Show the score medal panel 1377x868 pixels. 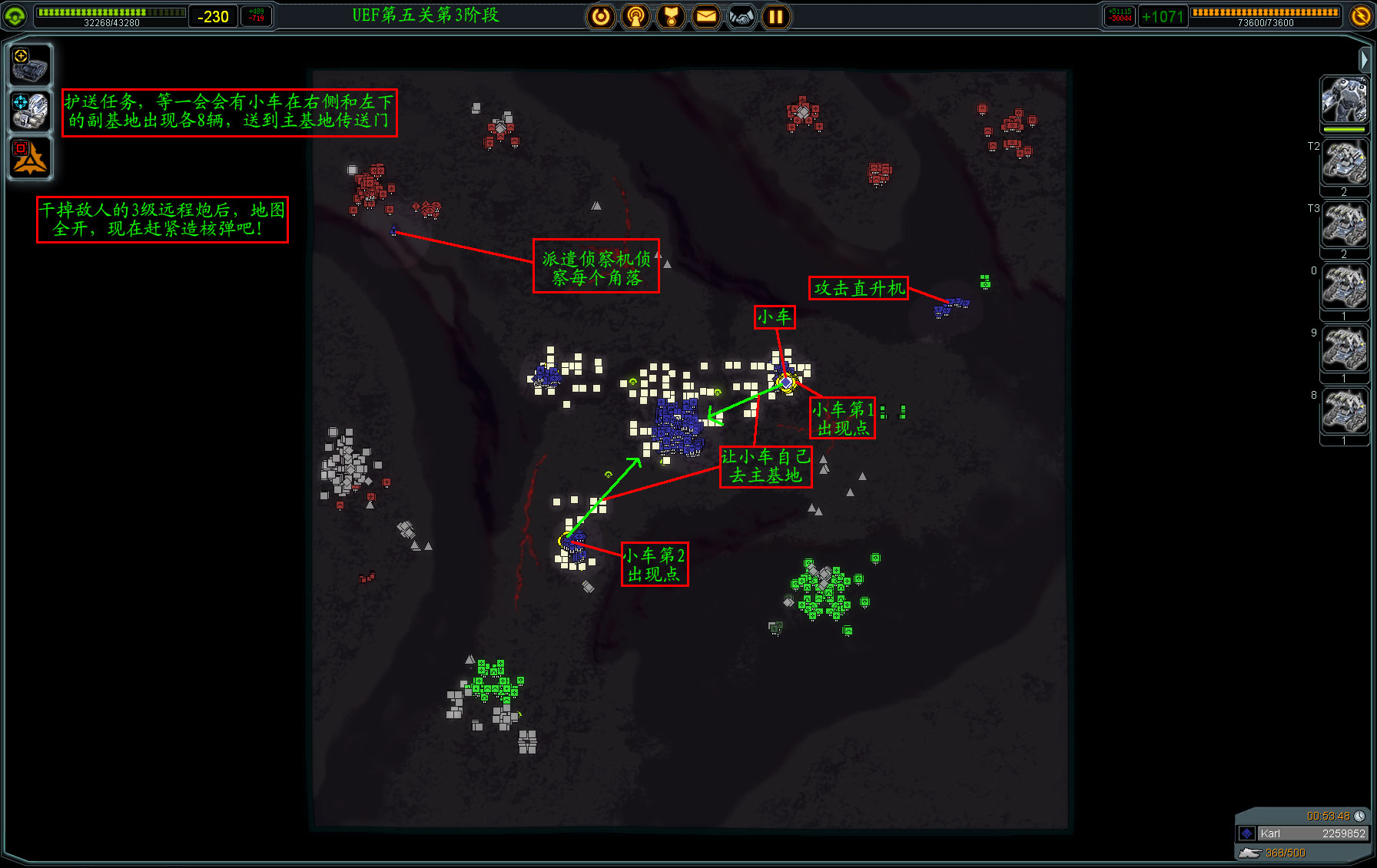coord(671,16)
